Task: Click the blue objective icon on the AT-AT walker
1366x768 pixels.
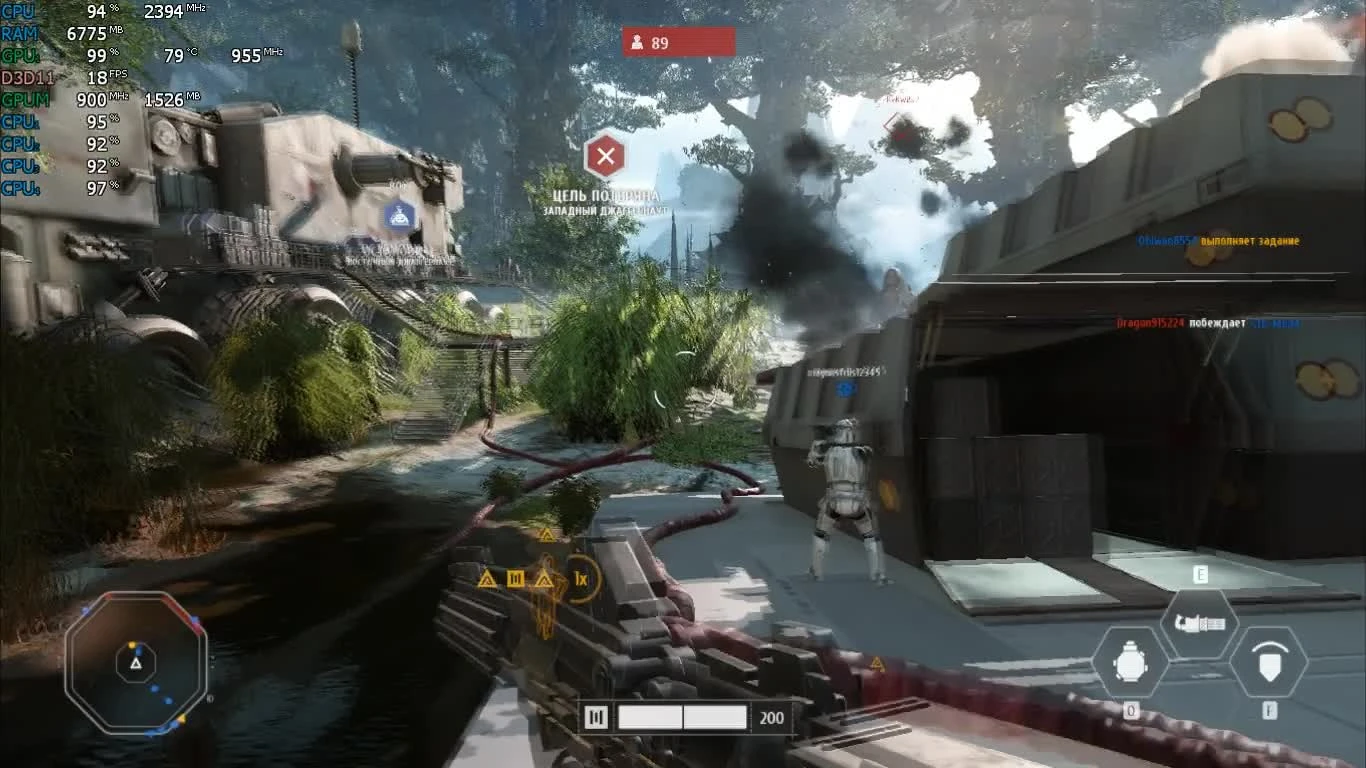Action: click(400, 213)
